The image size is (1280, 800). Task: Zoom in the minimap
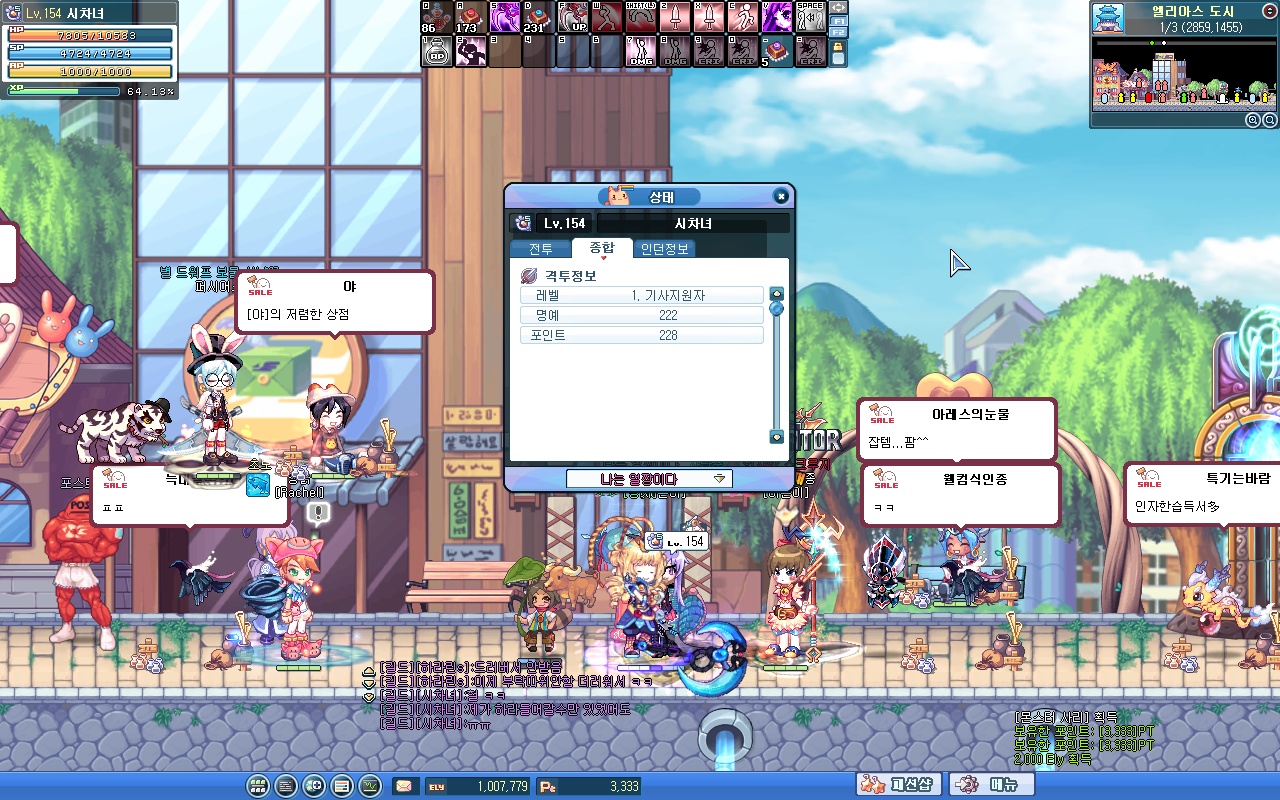pyautogui.click(x=1252, y=120)
